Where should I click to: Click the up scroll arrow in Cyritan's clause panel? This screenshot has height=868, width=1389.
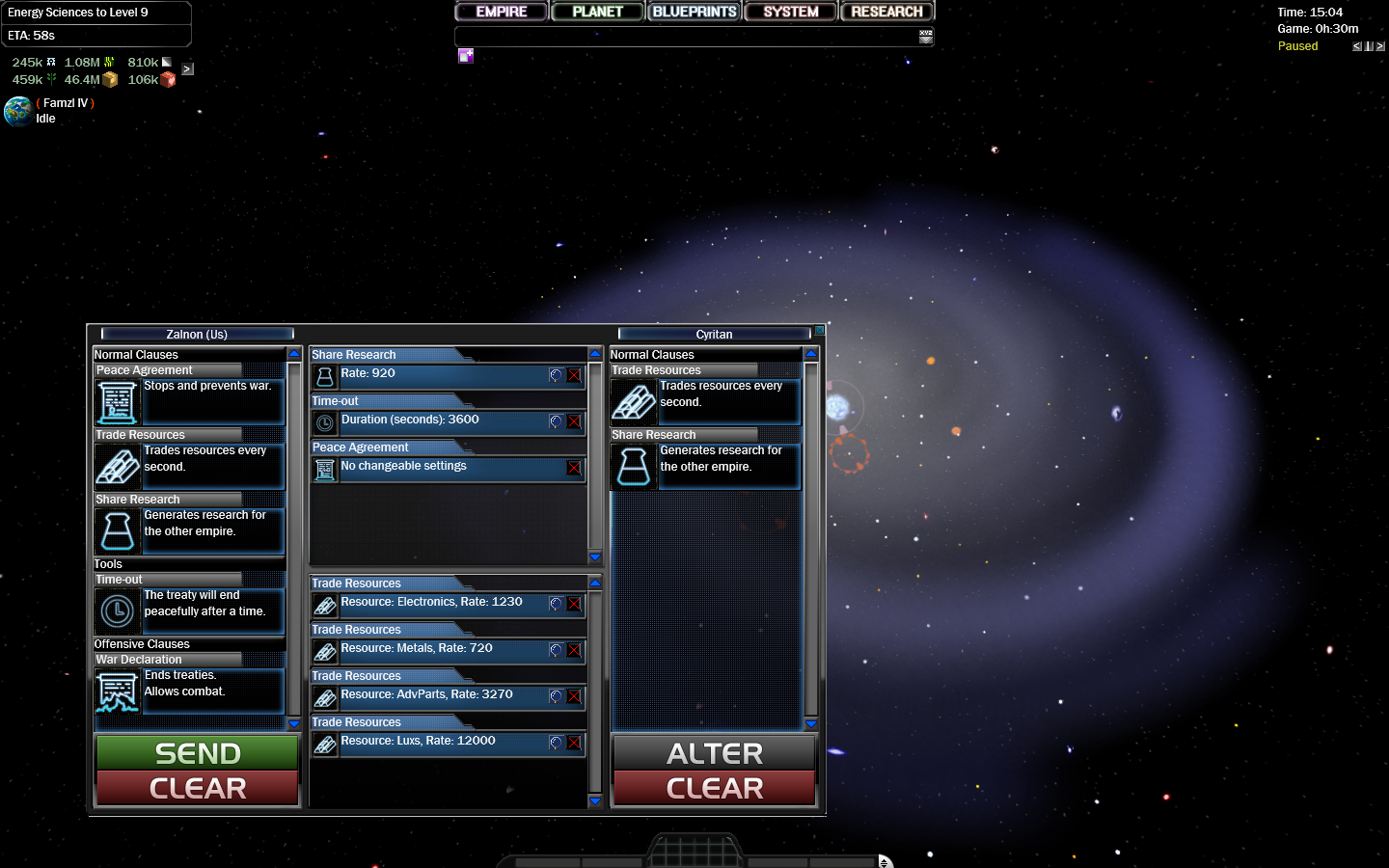tap(811, 354)
